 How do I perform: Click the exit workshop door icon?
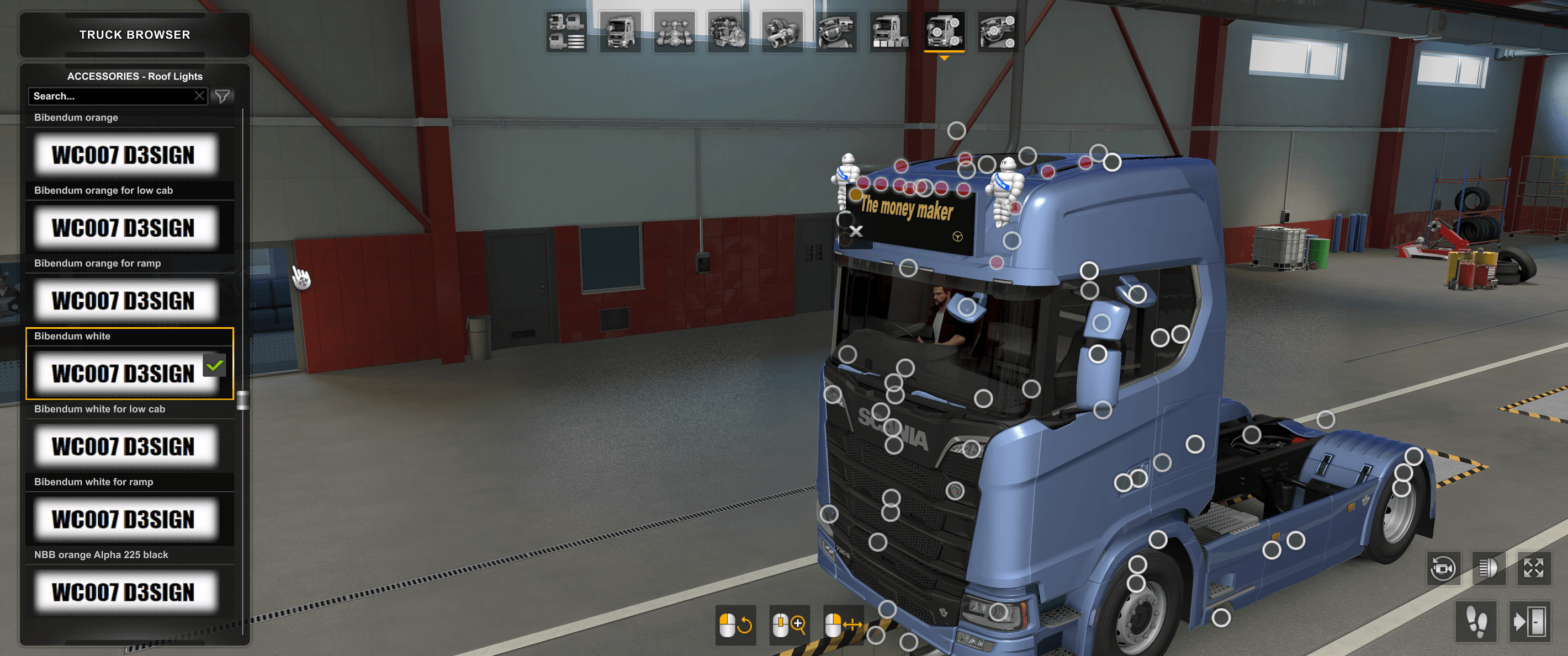click(1531, 622)
